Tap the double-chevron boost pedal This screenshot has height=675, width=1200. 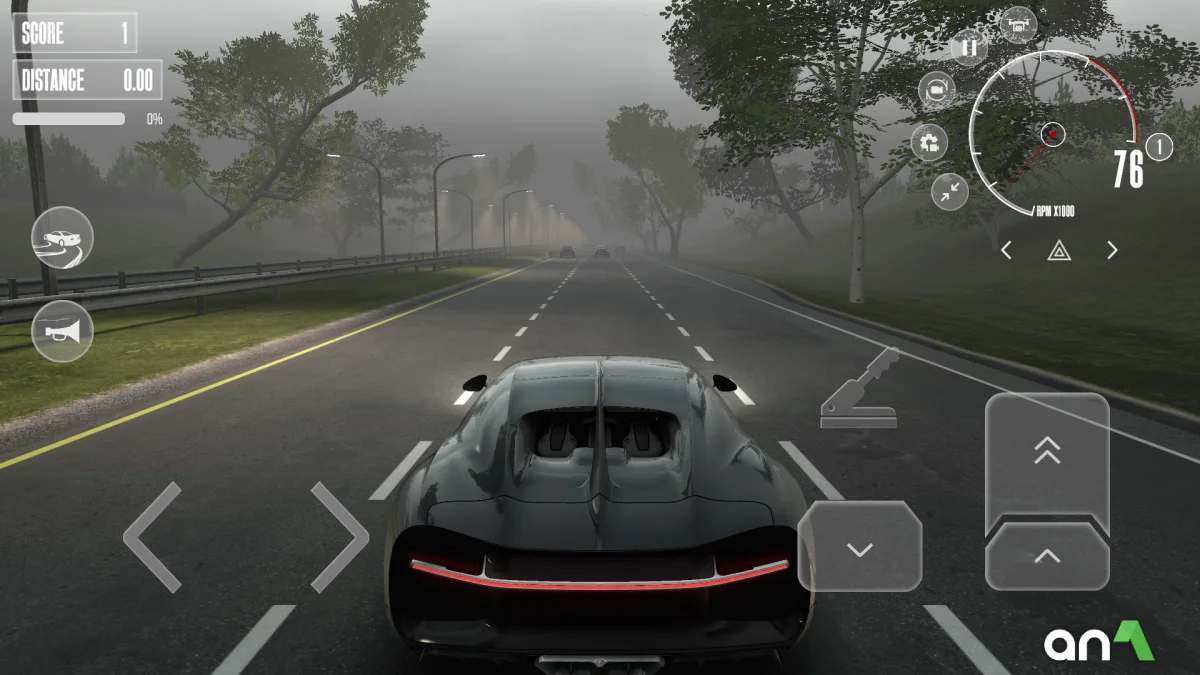[x=1047, y=455]
